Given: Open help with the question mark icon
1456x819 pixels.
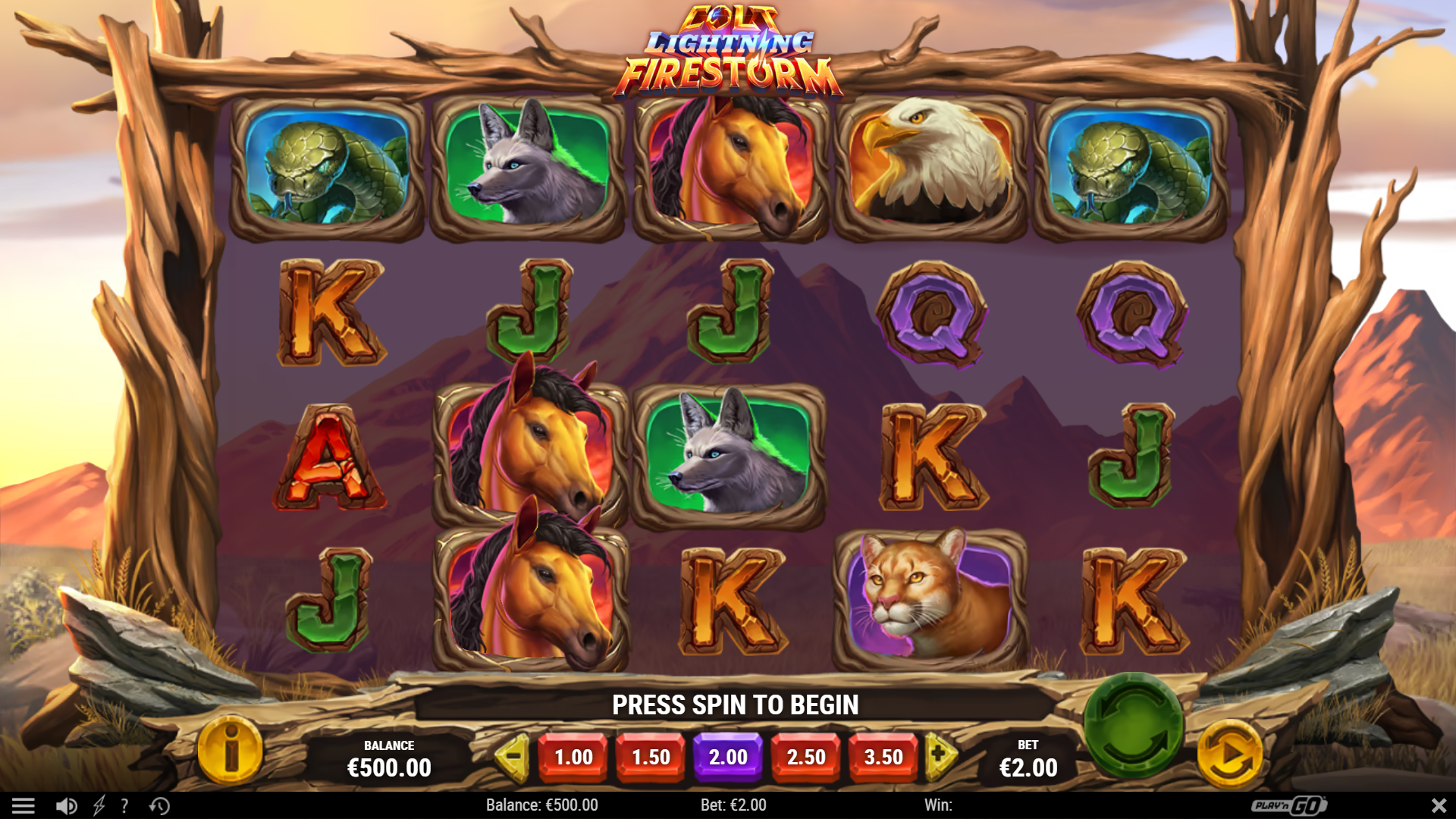Looking at the screenshot, I should 126,805.
